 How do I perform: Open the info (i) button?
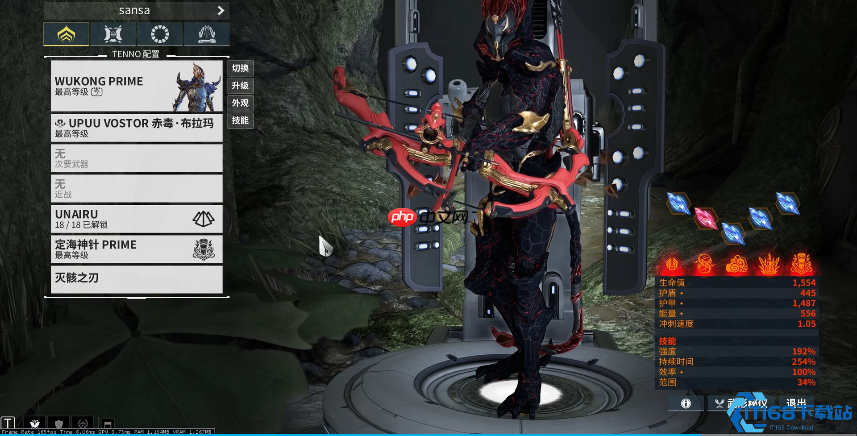coord(686,403)
